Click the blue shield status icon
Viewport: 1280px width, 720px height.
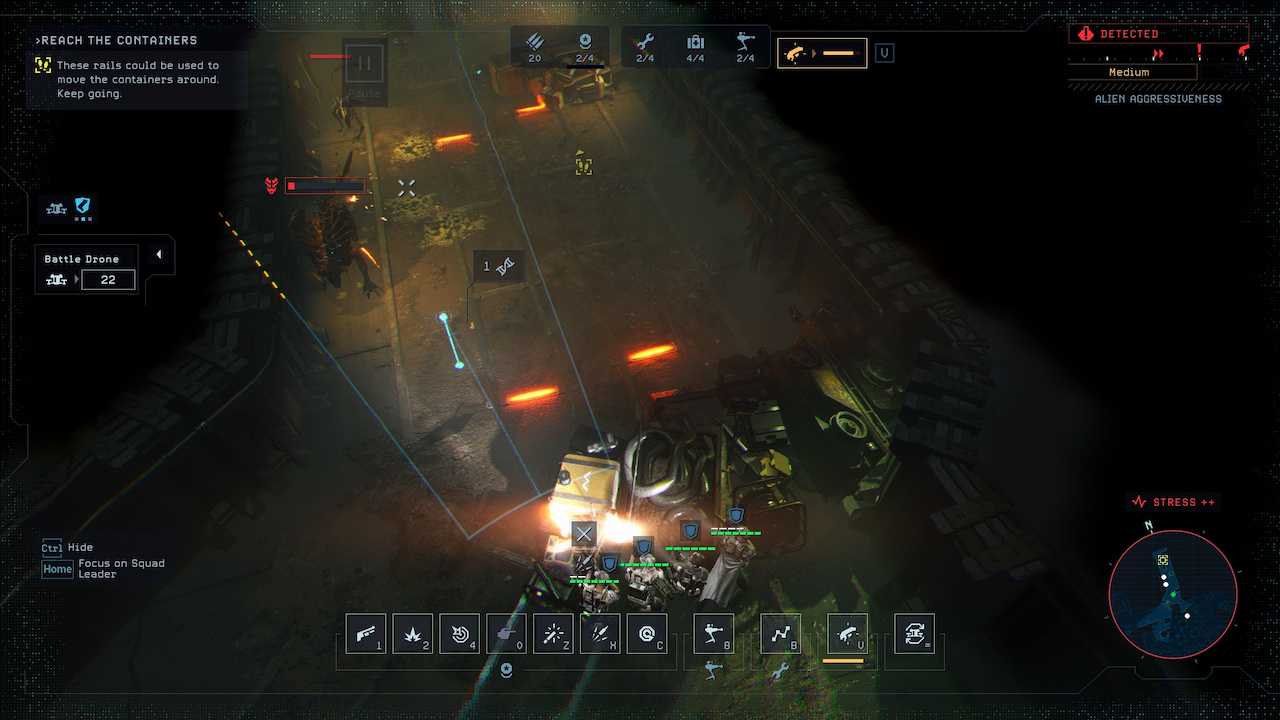click(83, 206)
